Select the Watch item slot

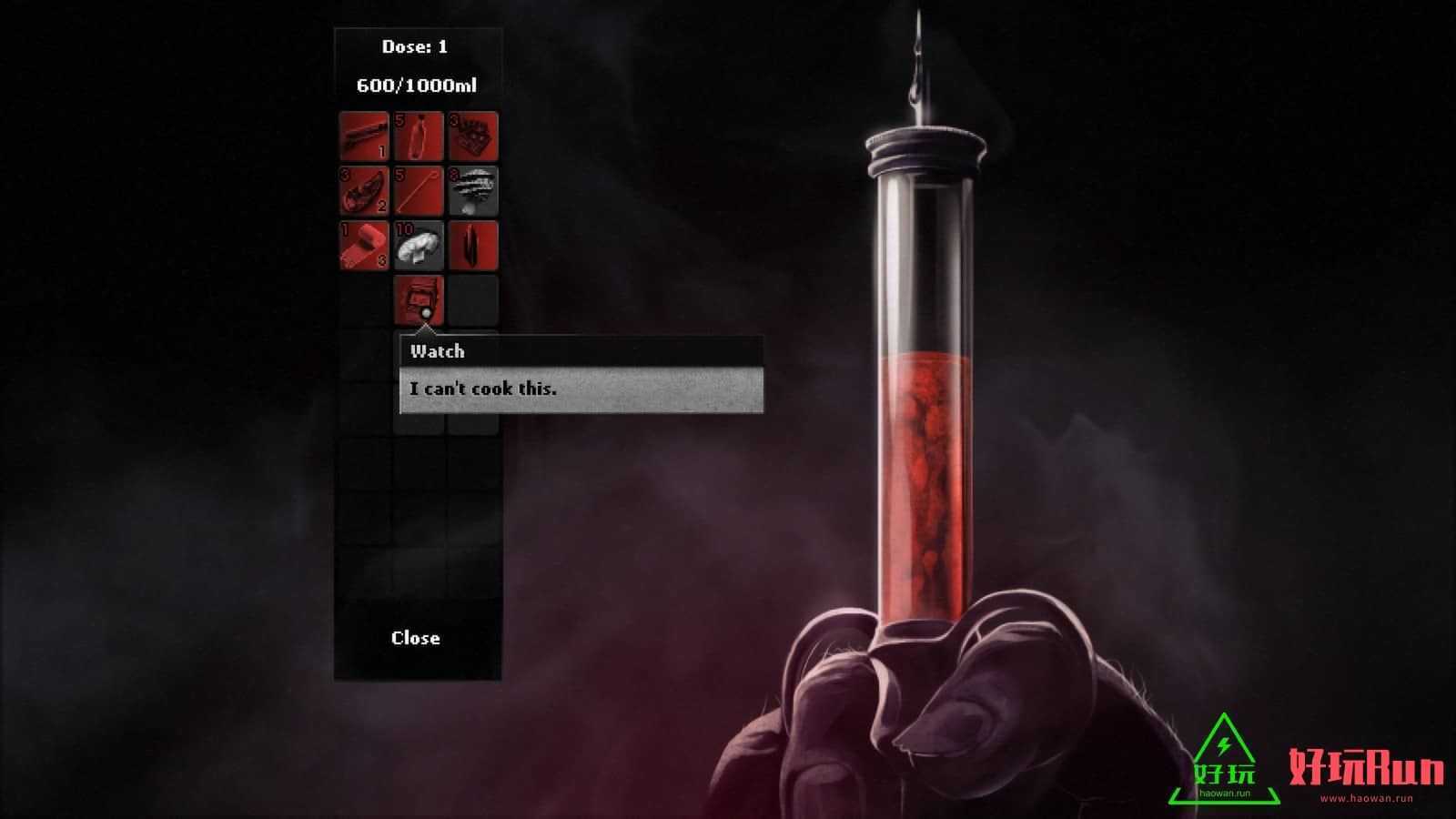419,298
